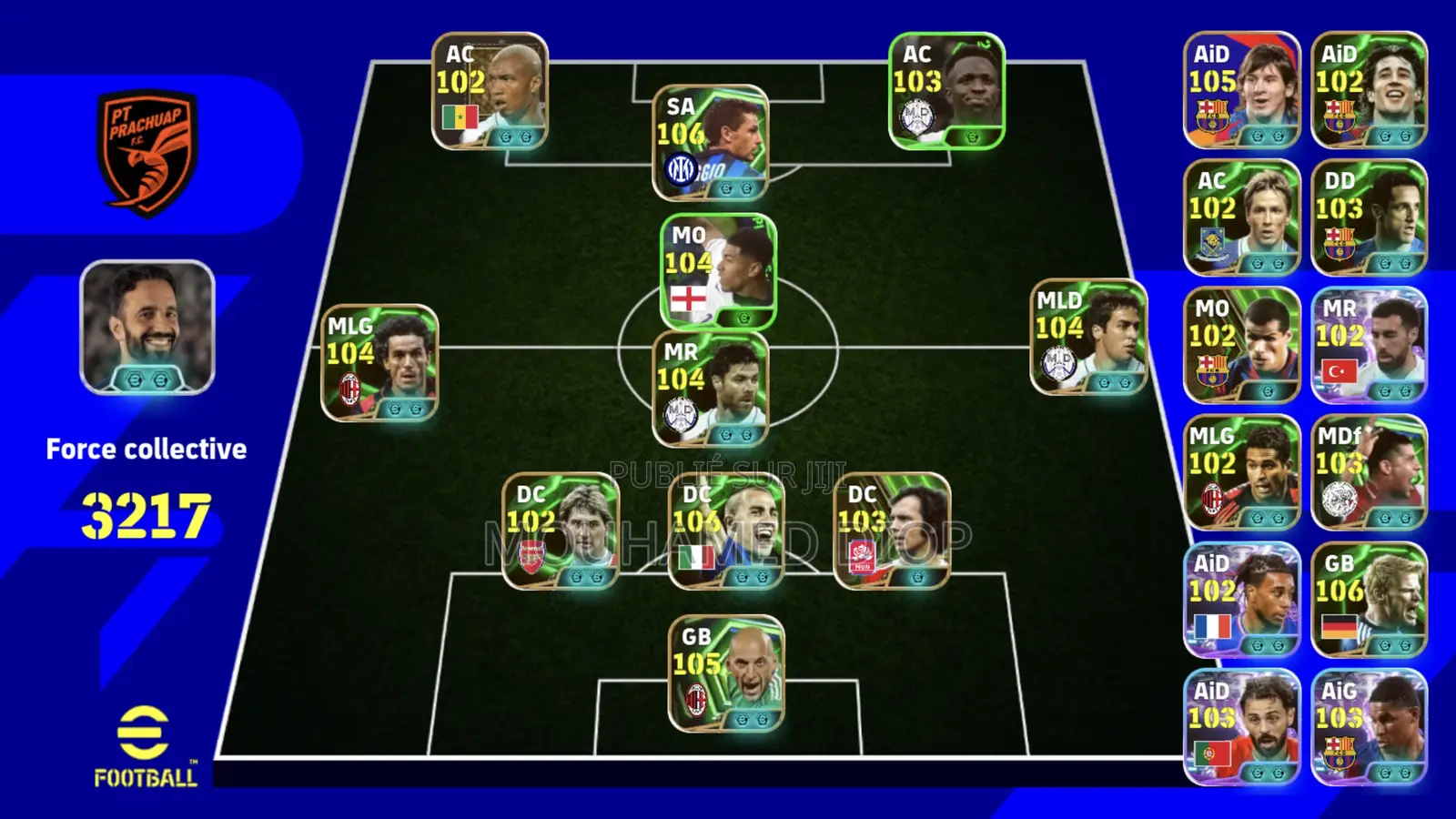Select the AiG 103 Barcelona substitute card
Image resolution: width=1456 pixels, height=819 pixels.
click(x=1369, y=727)
